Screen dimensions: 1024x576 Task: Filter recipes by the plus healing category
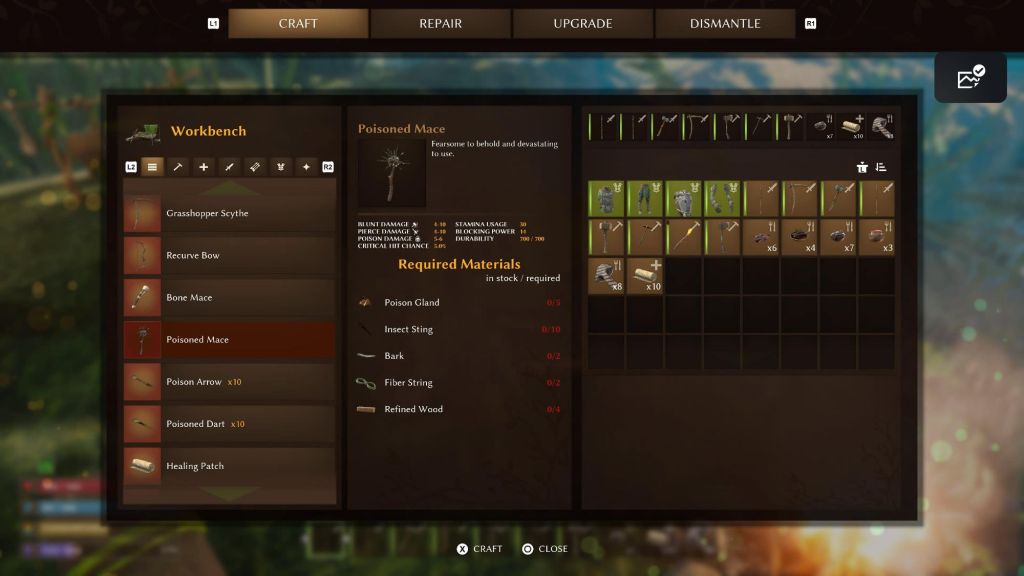pyautogui.click(x=204, y=167)
